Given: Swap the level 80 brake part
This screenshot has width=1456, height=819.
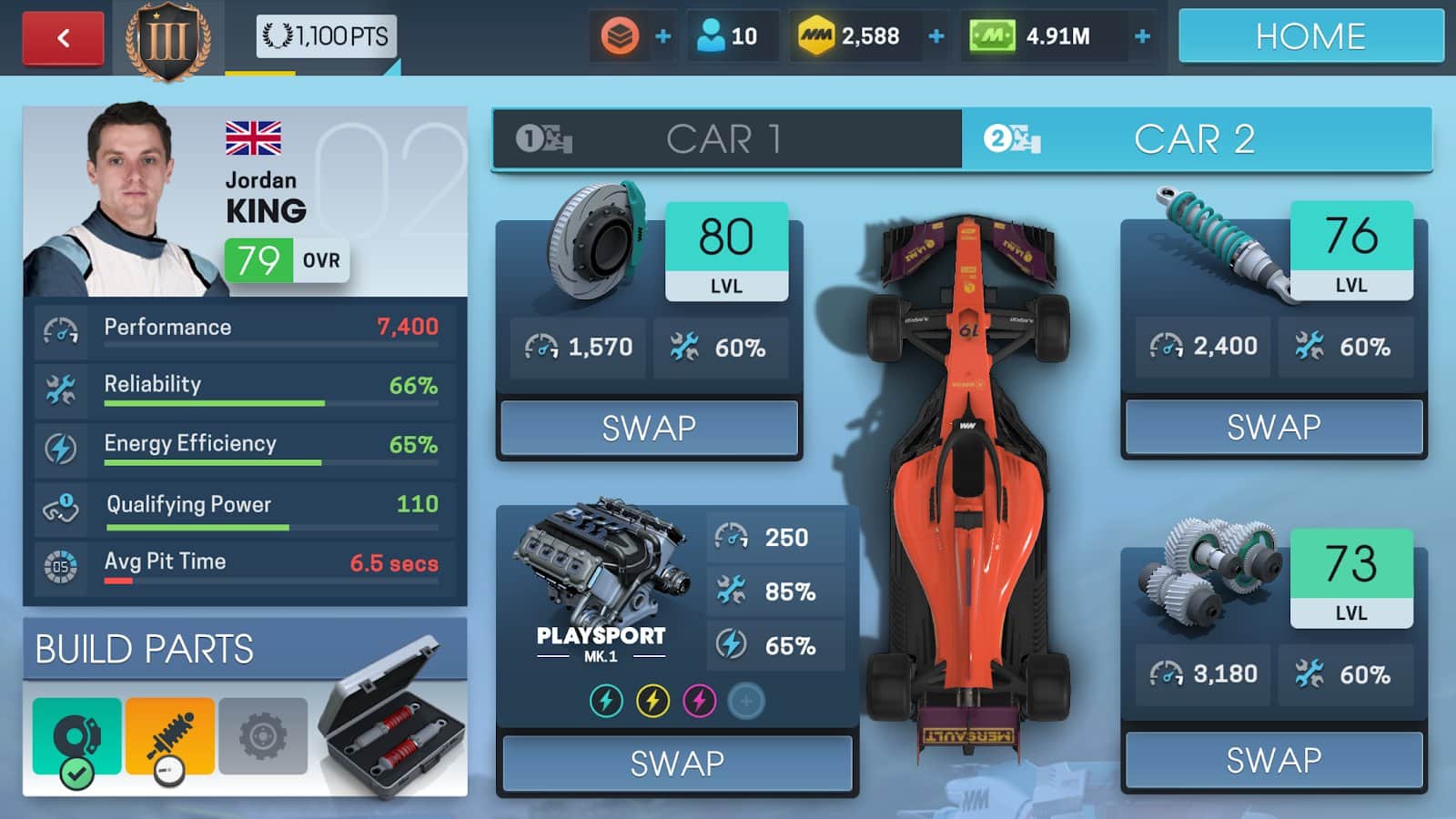Looking at the screenshot, I should click(649, 428).
